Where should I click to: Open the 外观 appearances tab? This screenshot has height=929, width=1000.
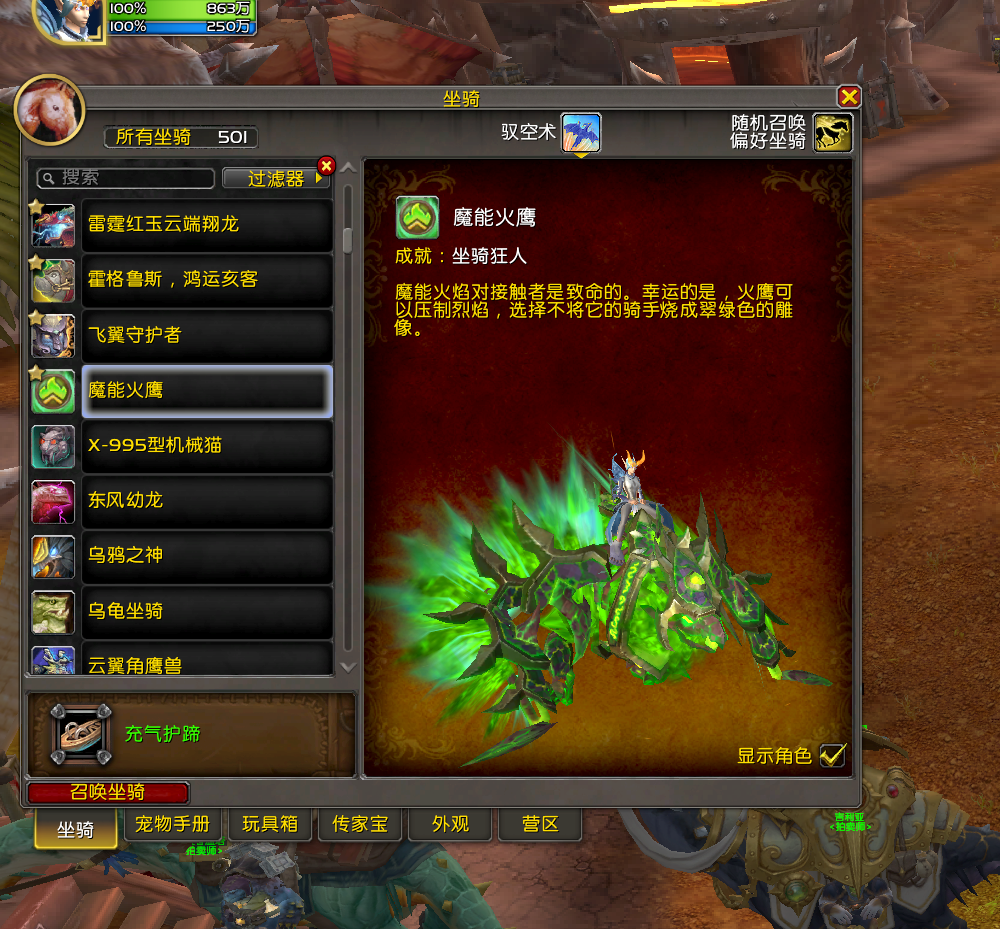click(x=450, y=825)
